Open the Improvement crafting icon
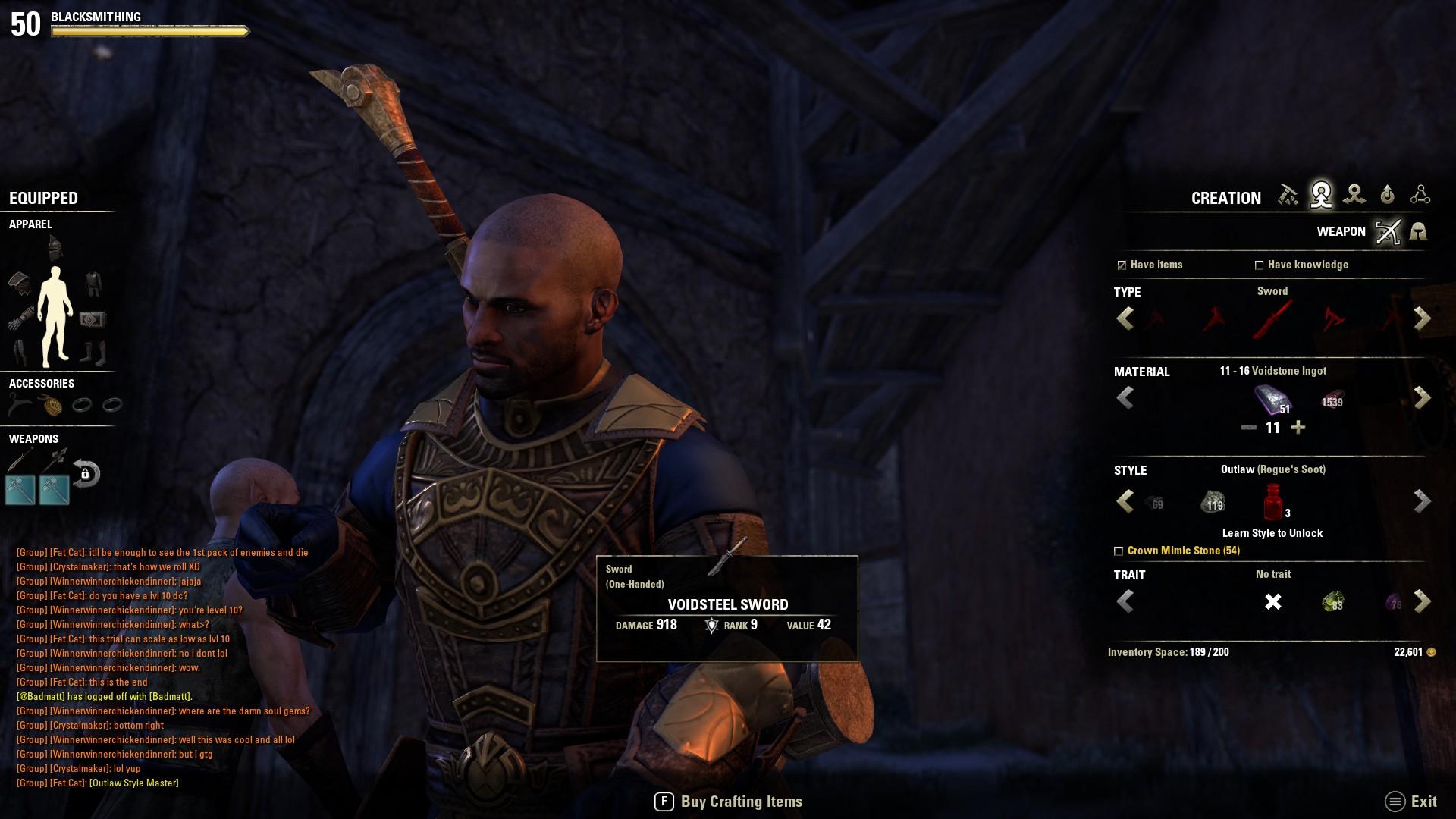This screenshot has width=1456, height=819. tap(1387, 196)
